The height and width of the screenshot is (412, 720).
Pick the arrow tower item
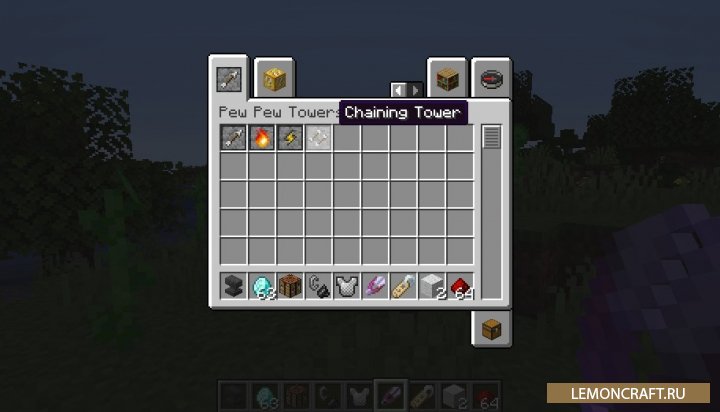[x=233, y=138]
